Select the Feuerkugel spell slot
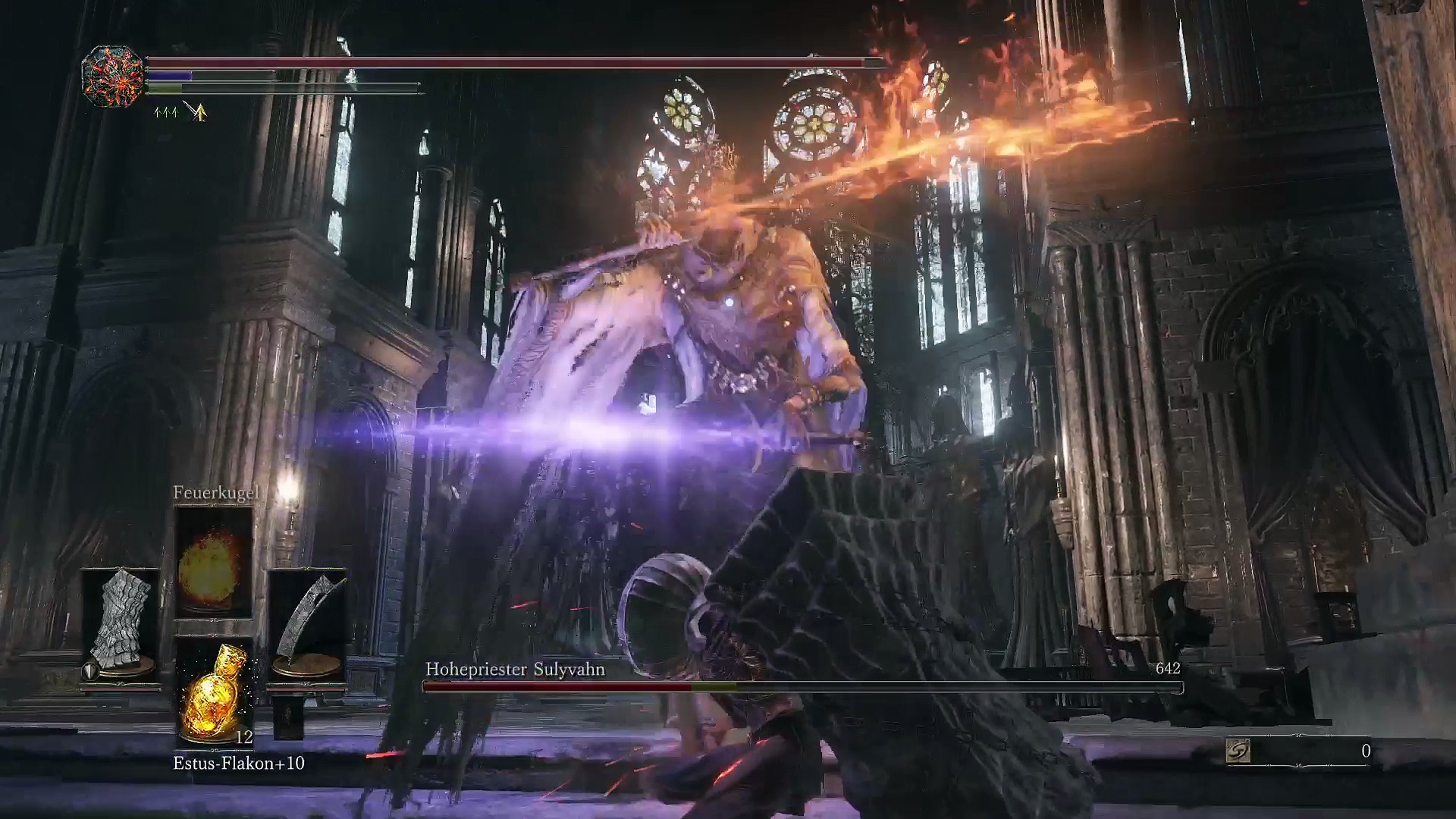The width and height of the screenshot is (1456, 819). click(x=214, y=562)
